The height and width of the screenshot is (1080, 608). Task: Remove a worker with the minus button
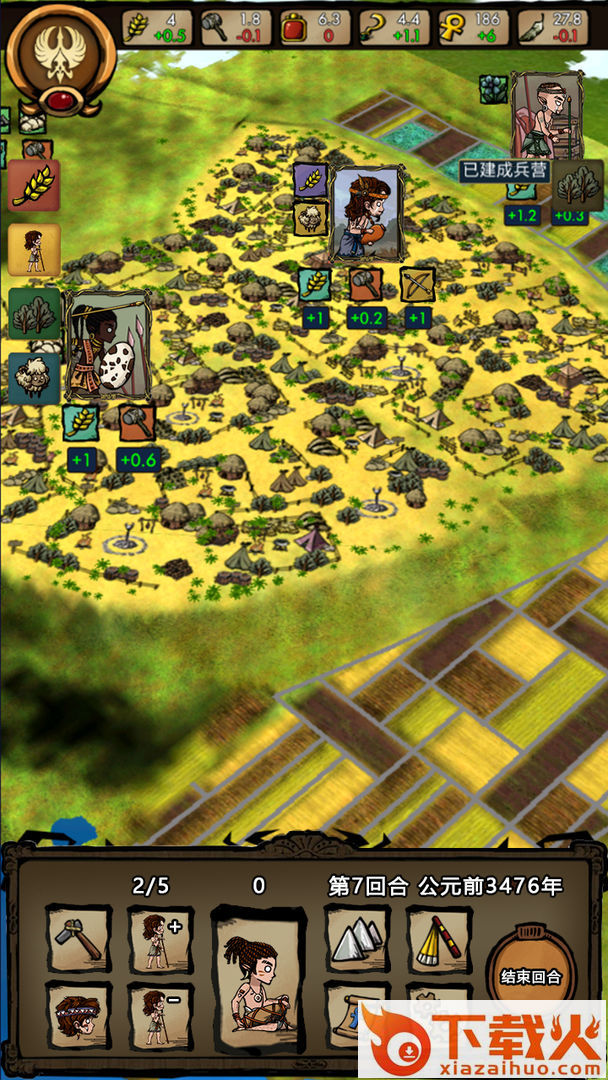click(160, 1014)
